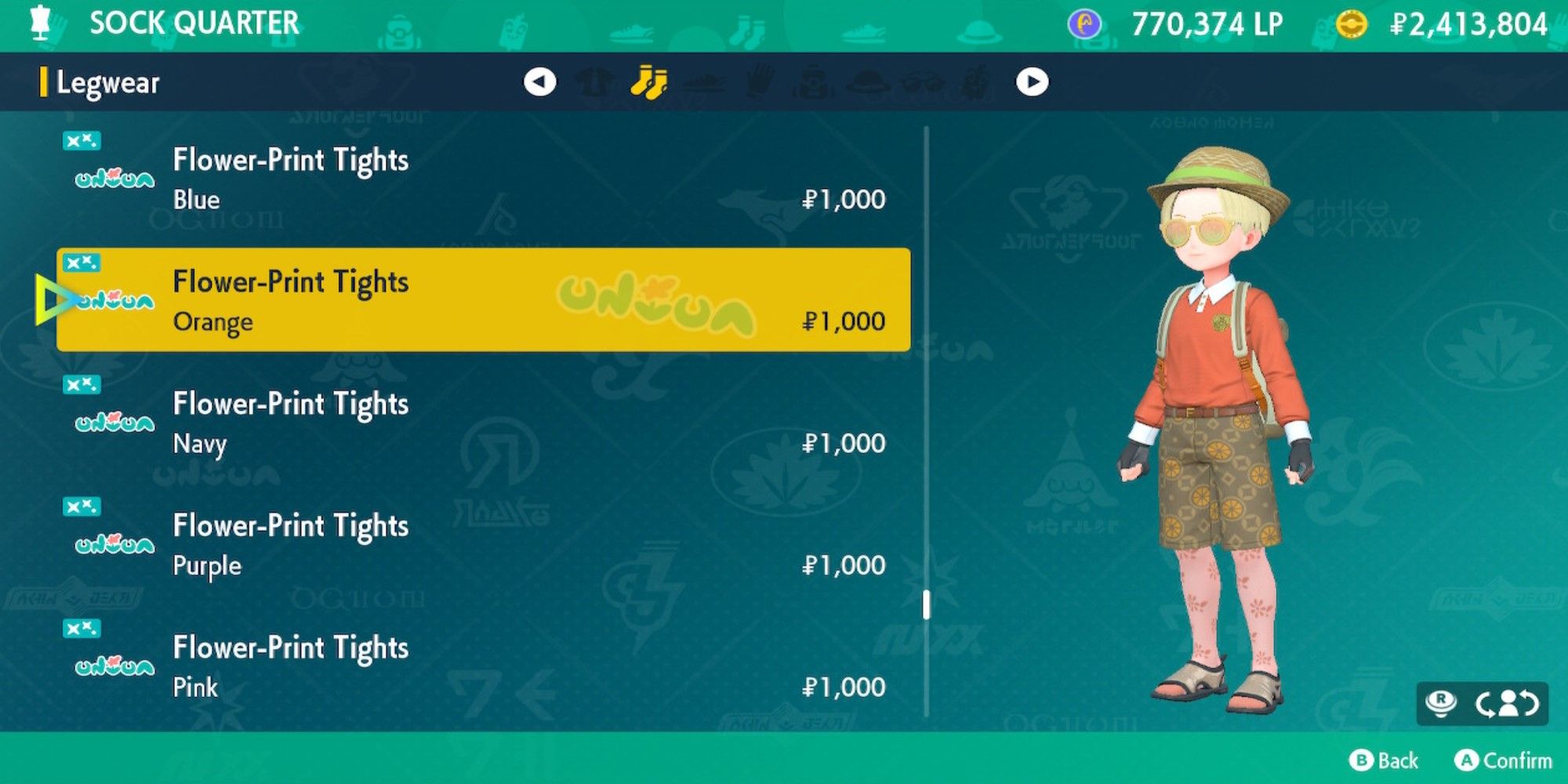Click the R-stick rotate camera icon

(1441, 702)
